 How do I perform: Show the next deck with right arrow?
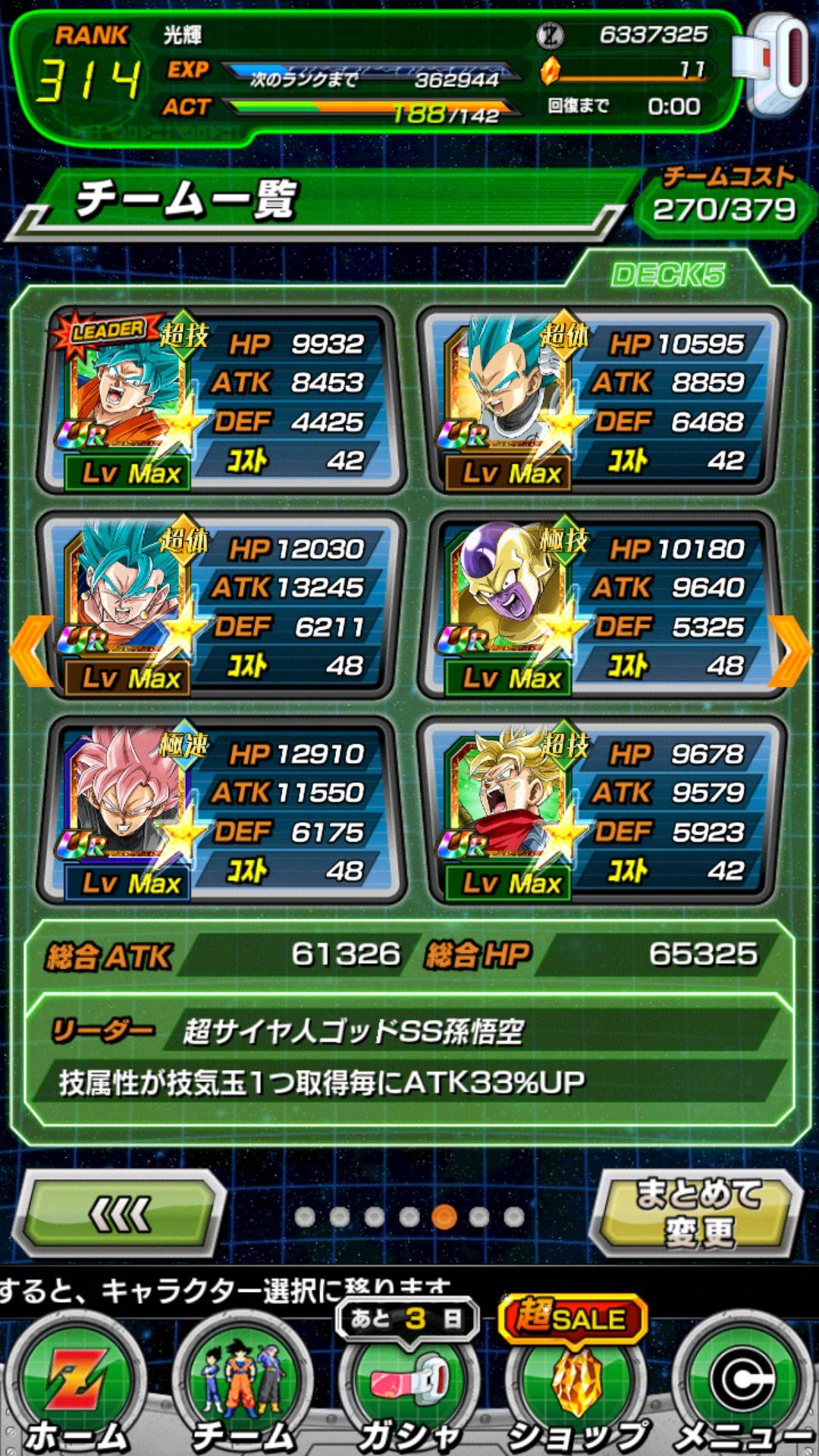pos(790,651)
